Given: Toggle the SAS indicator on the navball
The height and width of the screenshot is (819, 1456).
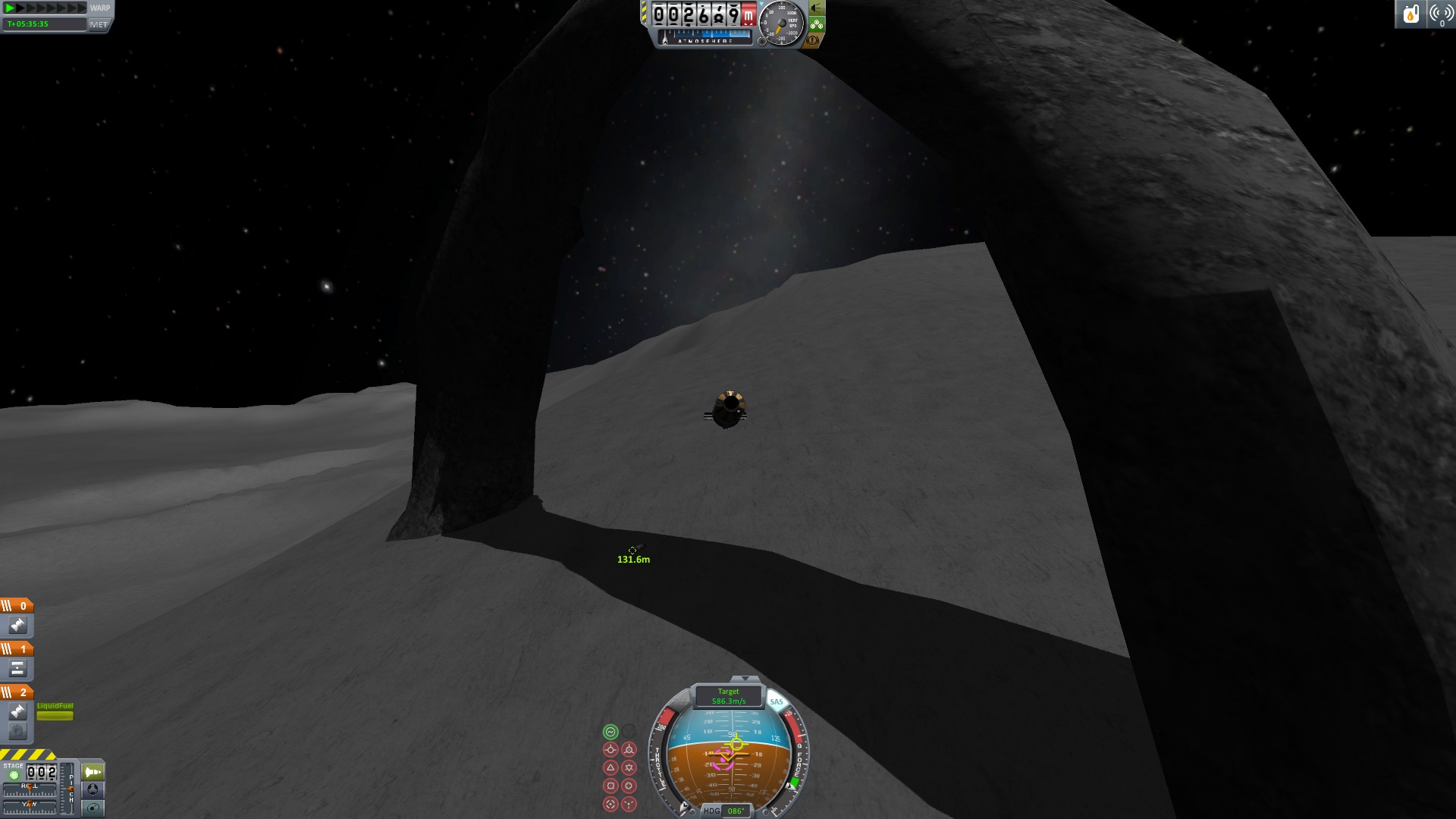Looking at the screenshot, I should [776, 701].
